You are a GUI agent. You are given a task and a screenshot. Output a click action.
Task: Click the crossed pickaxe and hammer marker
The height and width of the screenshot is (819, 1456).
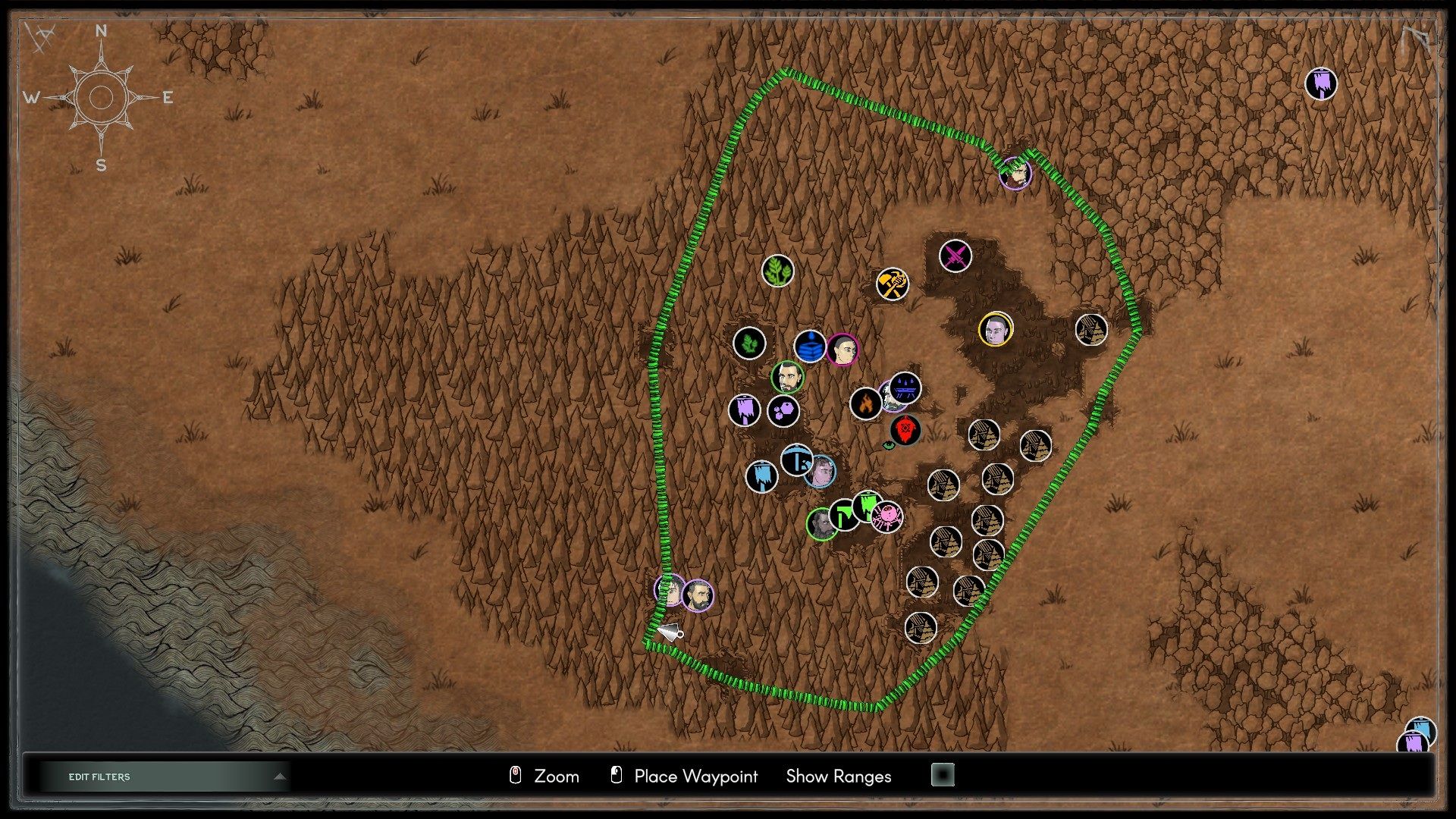(x=892, y=282)
